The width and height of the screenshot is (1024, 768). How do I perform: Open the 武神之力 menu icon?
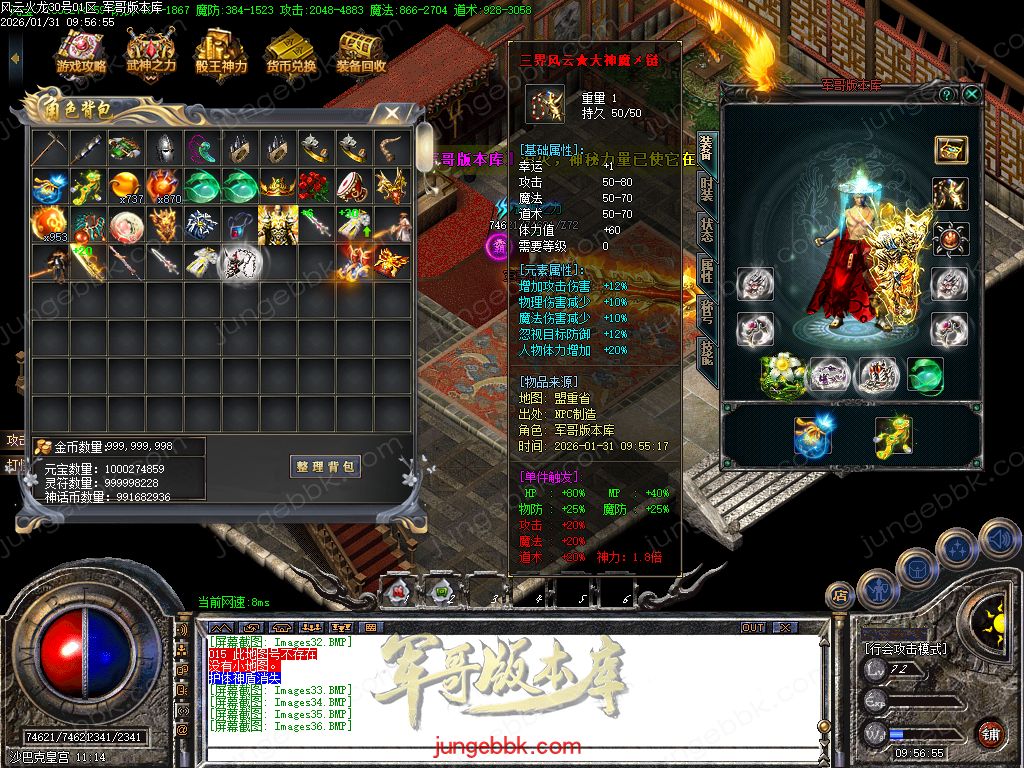[151, 54]
